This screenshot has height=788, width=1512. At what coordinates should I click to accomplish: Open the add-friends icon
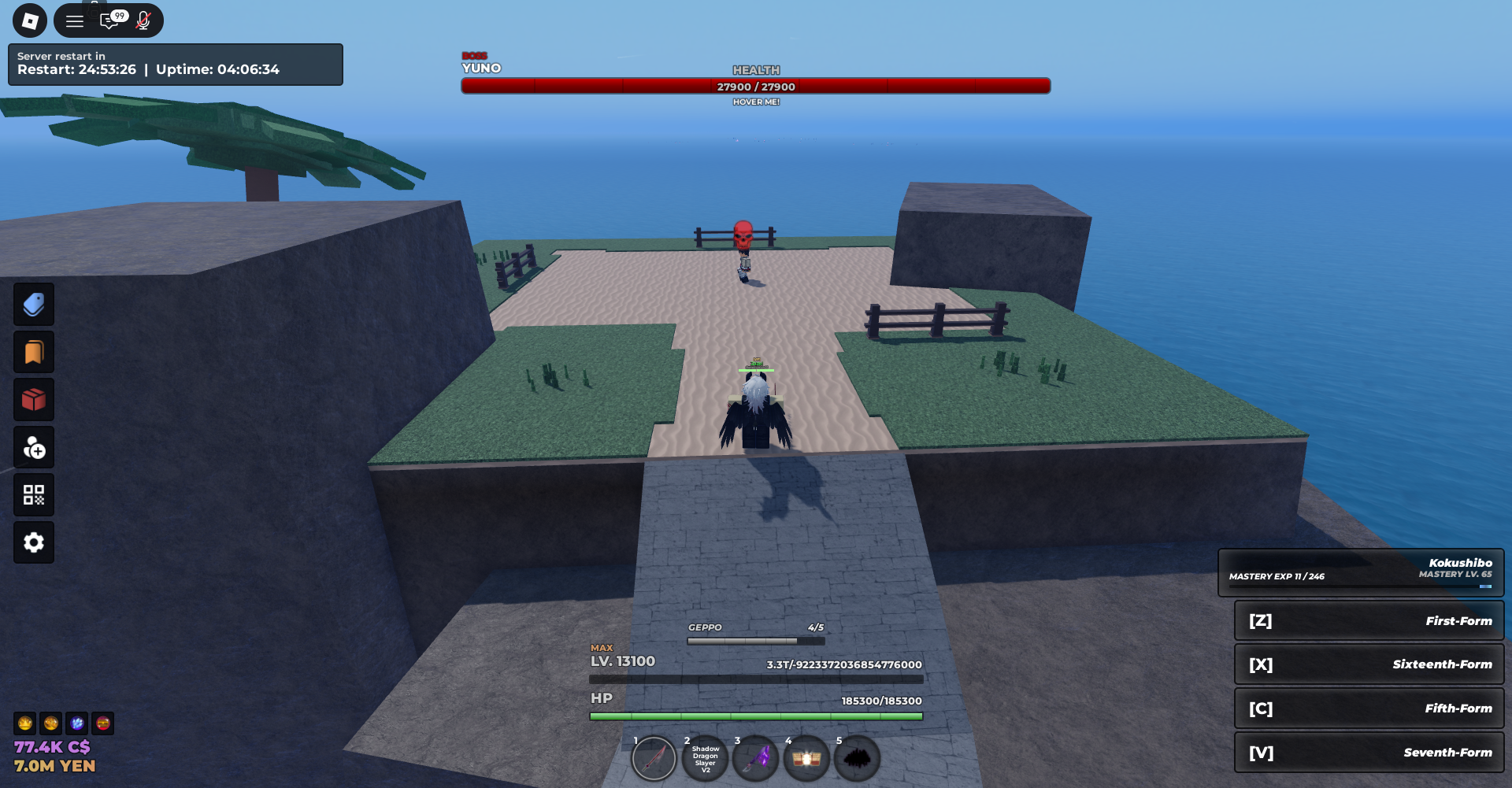[33, 447]
